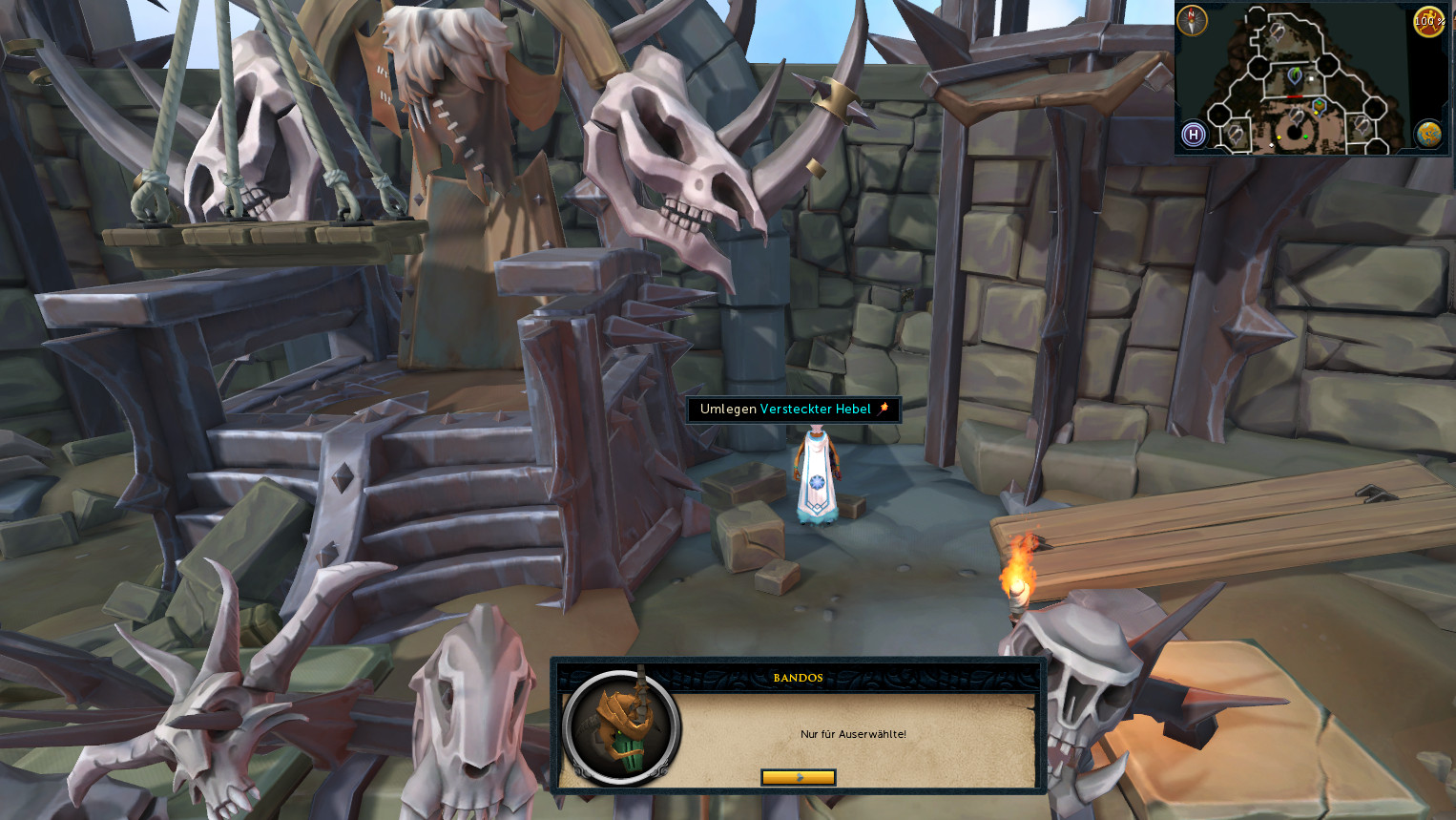Toggle run mode with the 100% energy orb

coord(1428,21)
